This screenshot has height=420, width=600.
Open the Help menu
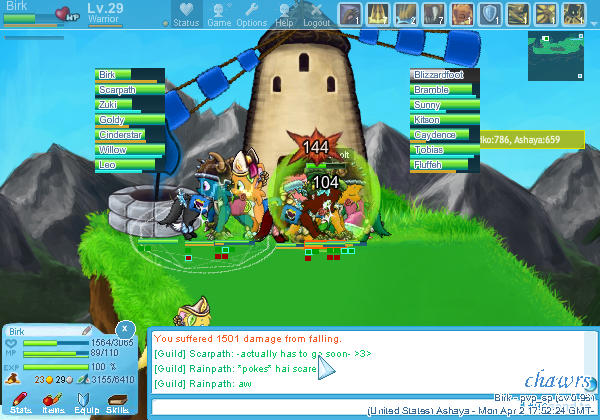[285, 15]
